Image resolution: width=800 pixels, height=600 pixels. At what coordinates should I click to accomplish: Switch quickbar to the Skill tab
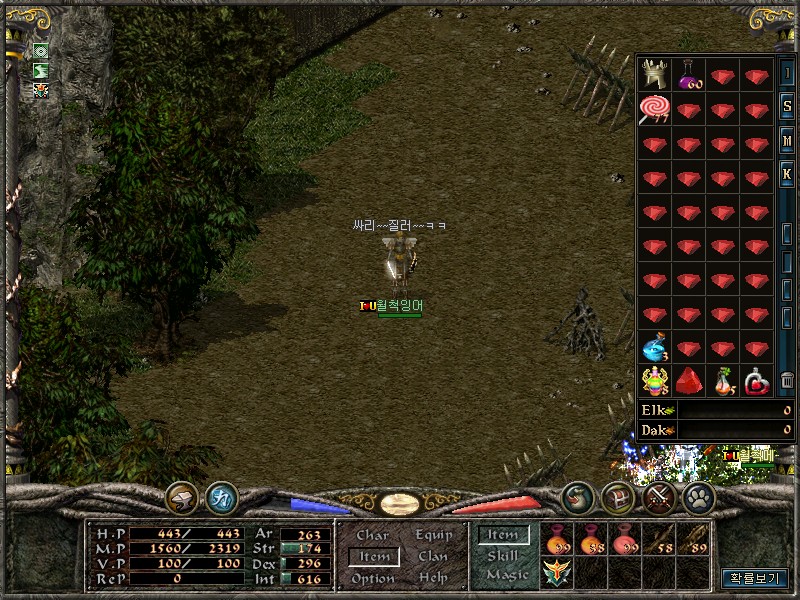[502, 555]
